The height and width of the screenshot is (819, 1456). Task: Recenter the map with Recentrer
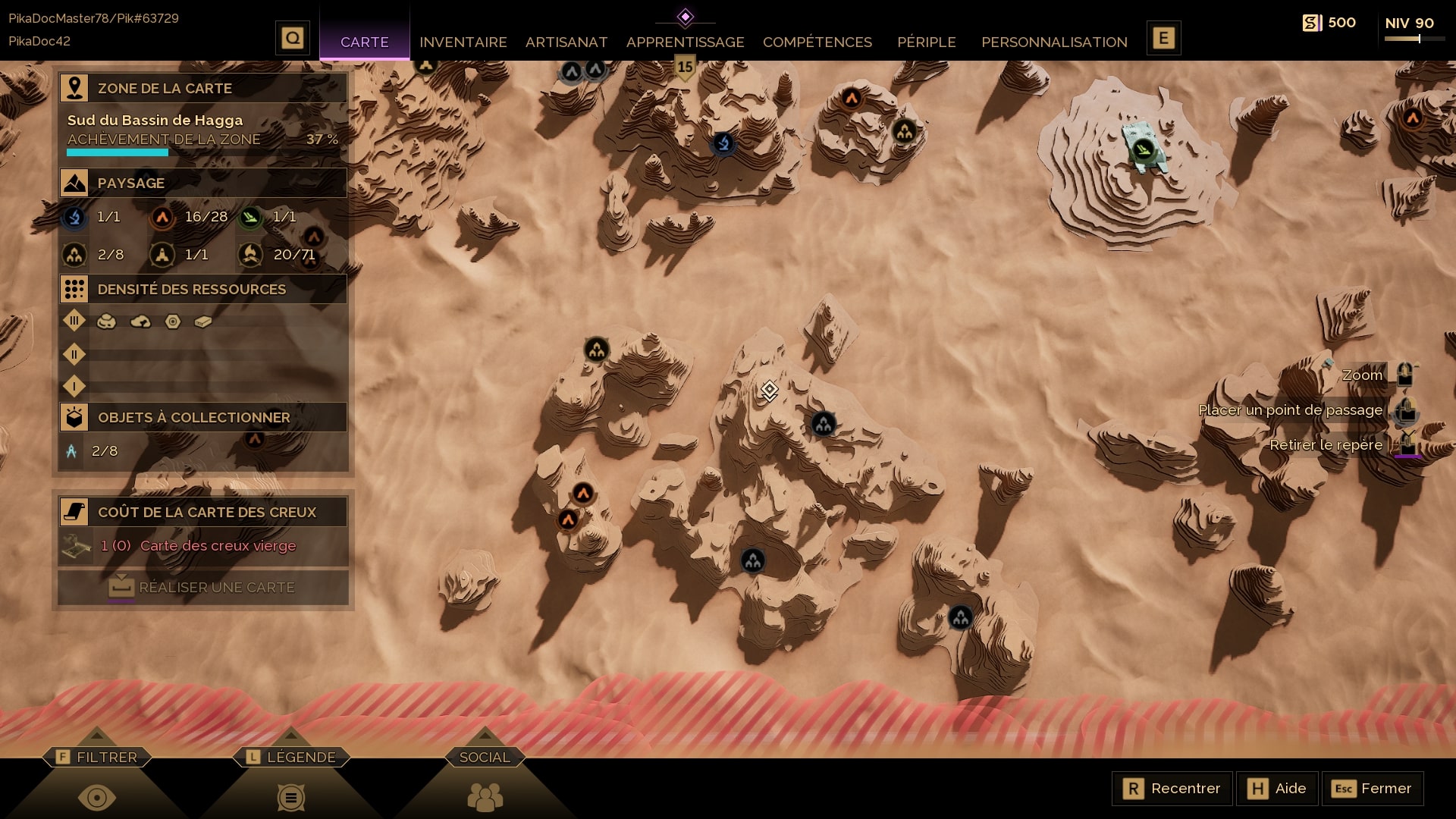coord(1172,789)
